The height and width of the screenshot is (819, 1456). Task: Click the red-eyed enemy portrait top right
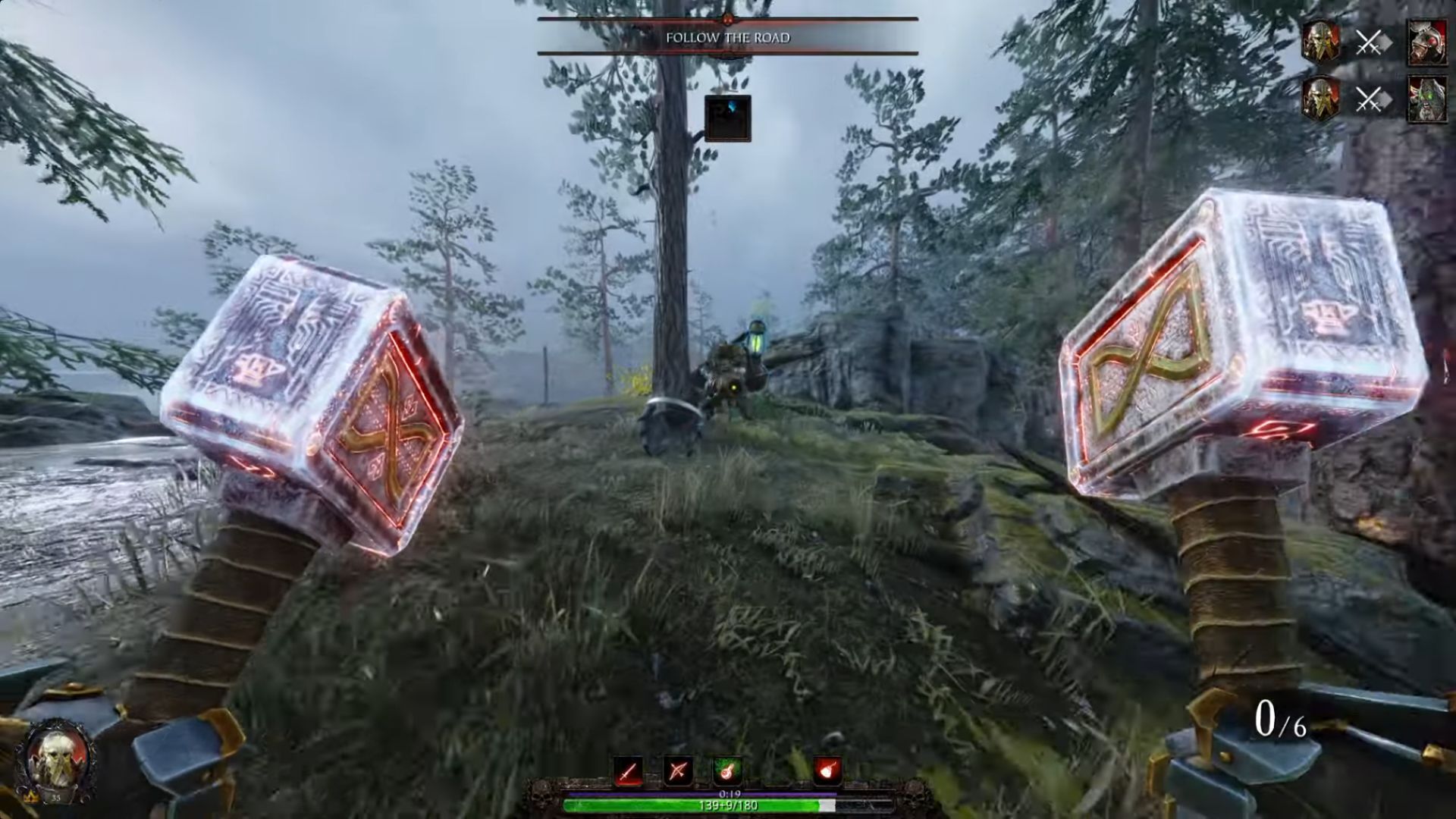[1428, 42]
